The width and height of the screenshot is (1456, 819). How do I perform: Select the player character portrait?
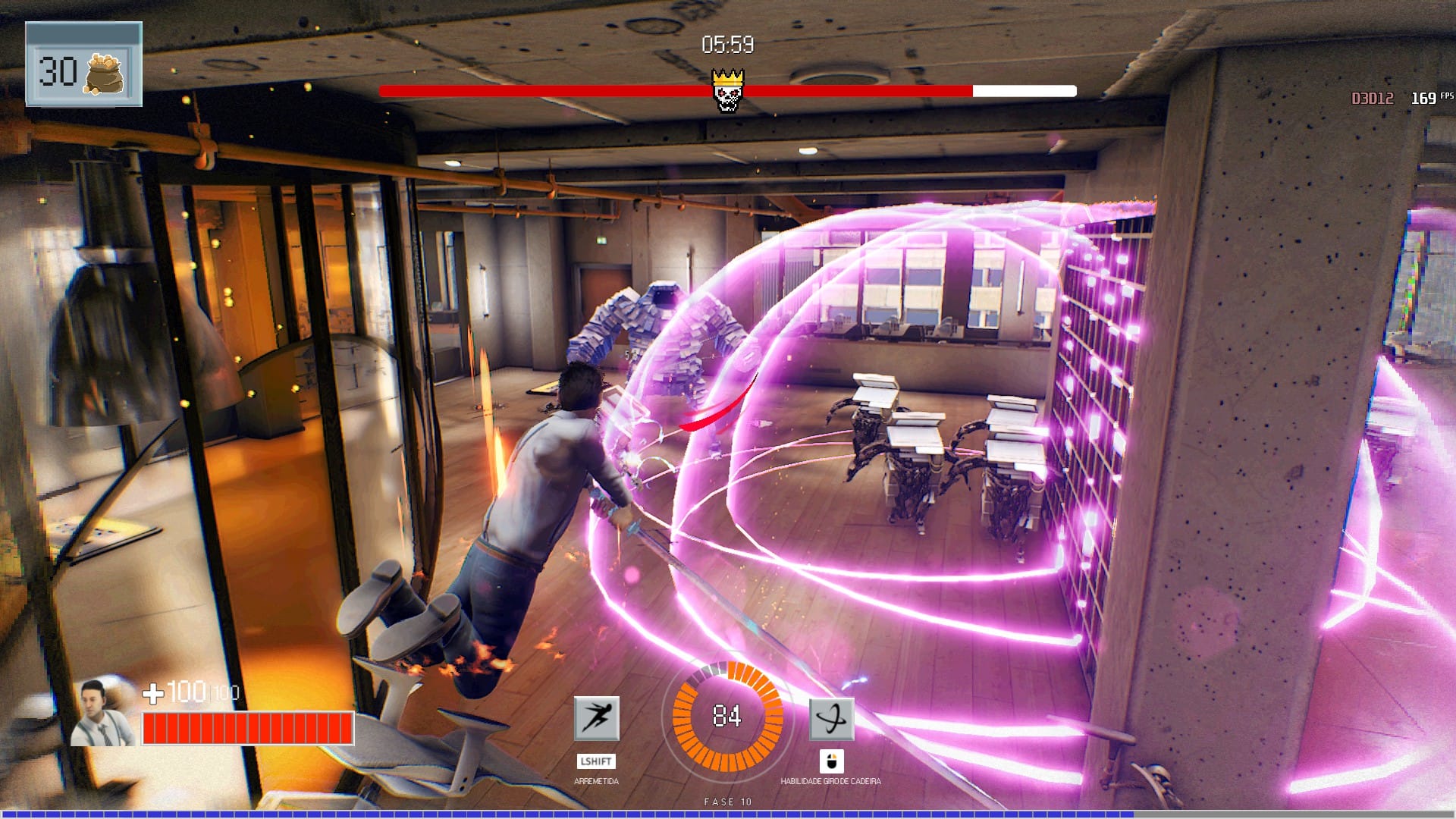click(102, 713)
